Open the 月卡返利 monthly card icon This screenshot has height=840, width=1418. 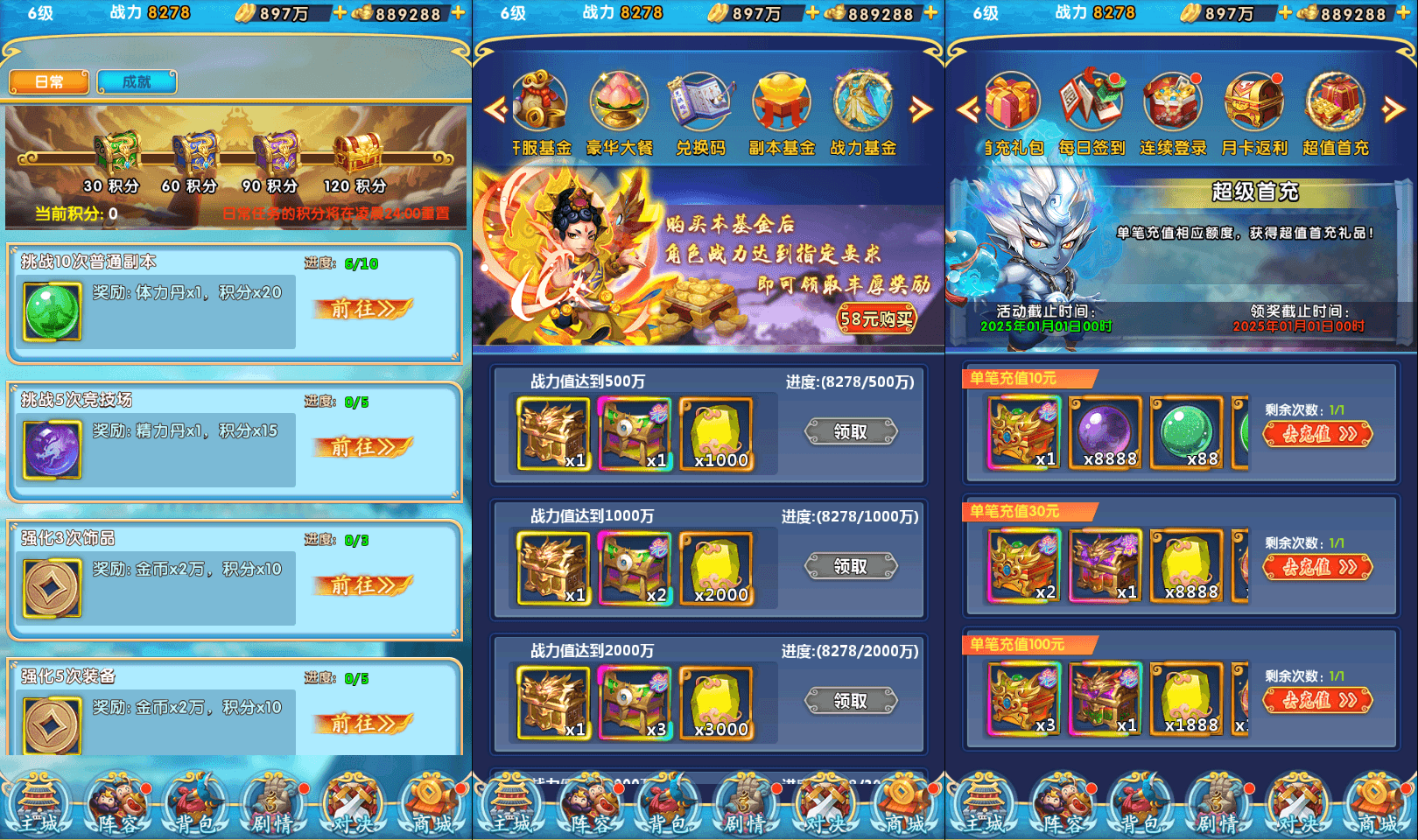click(1253, 103)
